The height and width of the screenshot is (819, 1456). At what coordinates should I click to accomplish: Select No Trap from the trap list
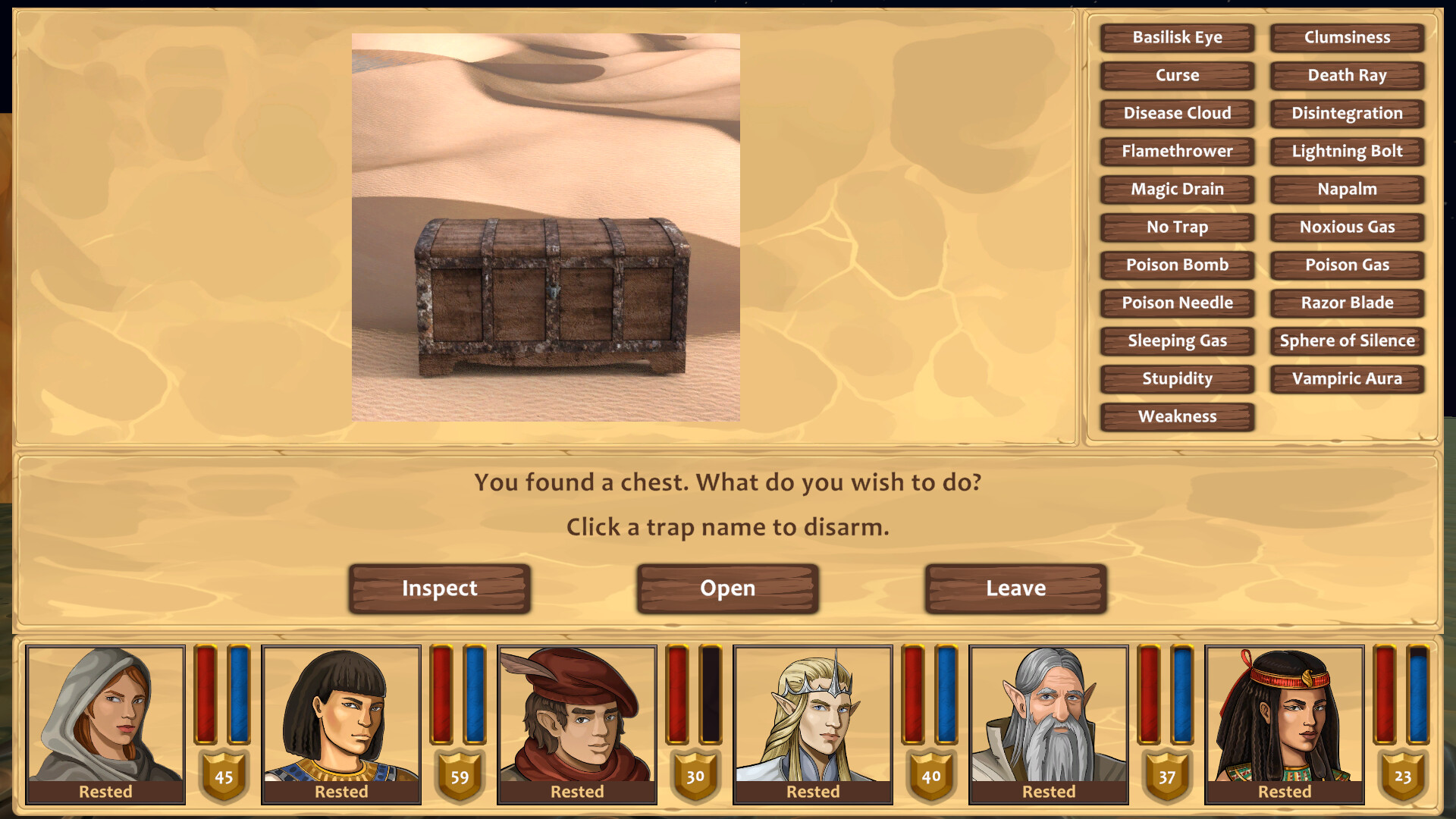coord(1177,227)
